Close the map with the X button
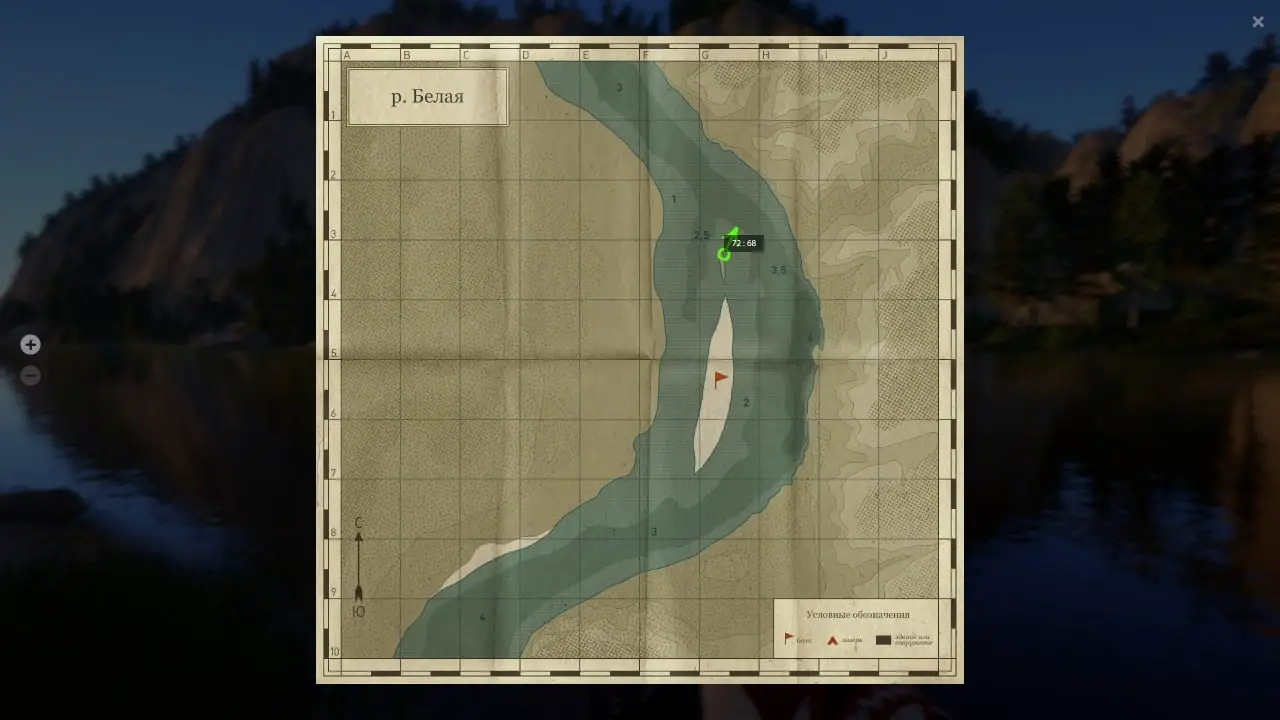 (1258, 22)
